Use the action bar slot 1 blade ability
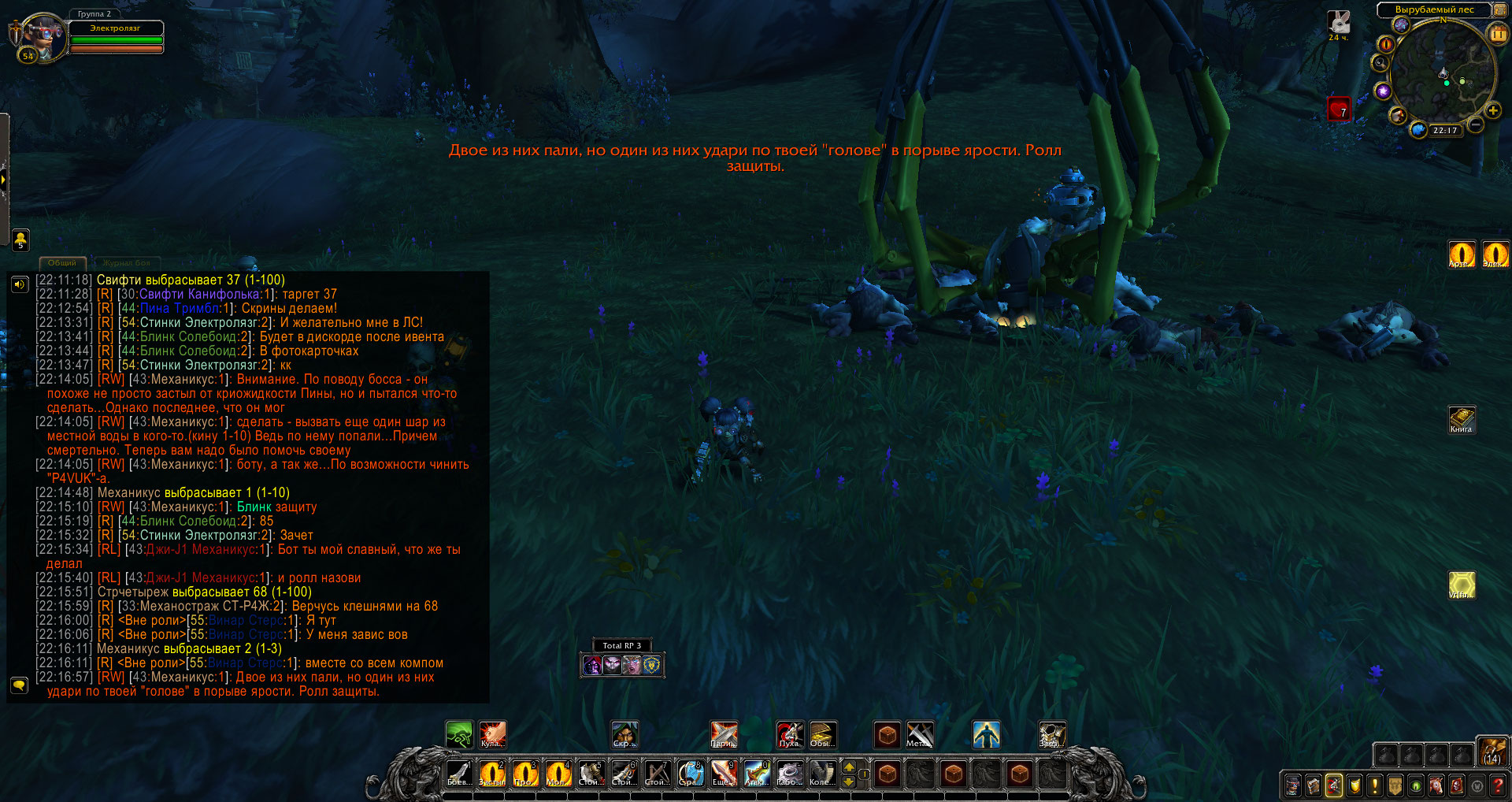The width and height of the screenshot is (1512, 802). click(458, 774)
